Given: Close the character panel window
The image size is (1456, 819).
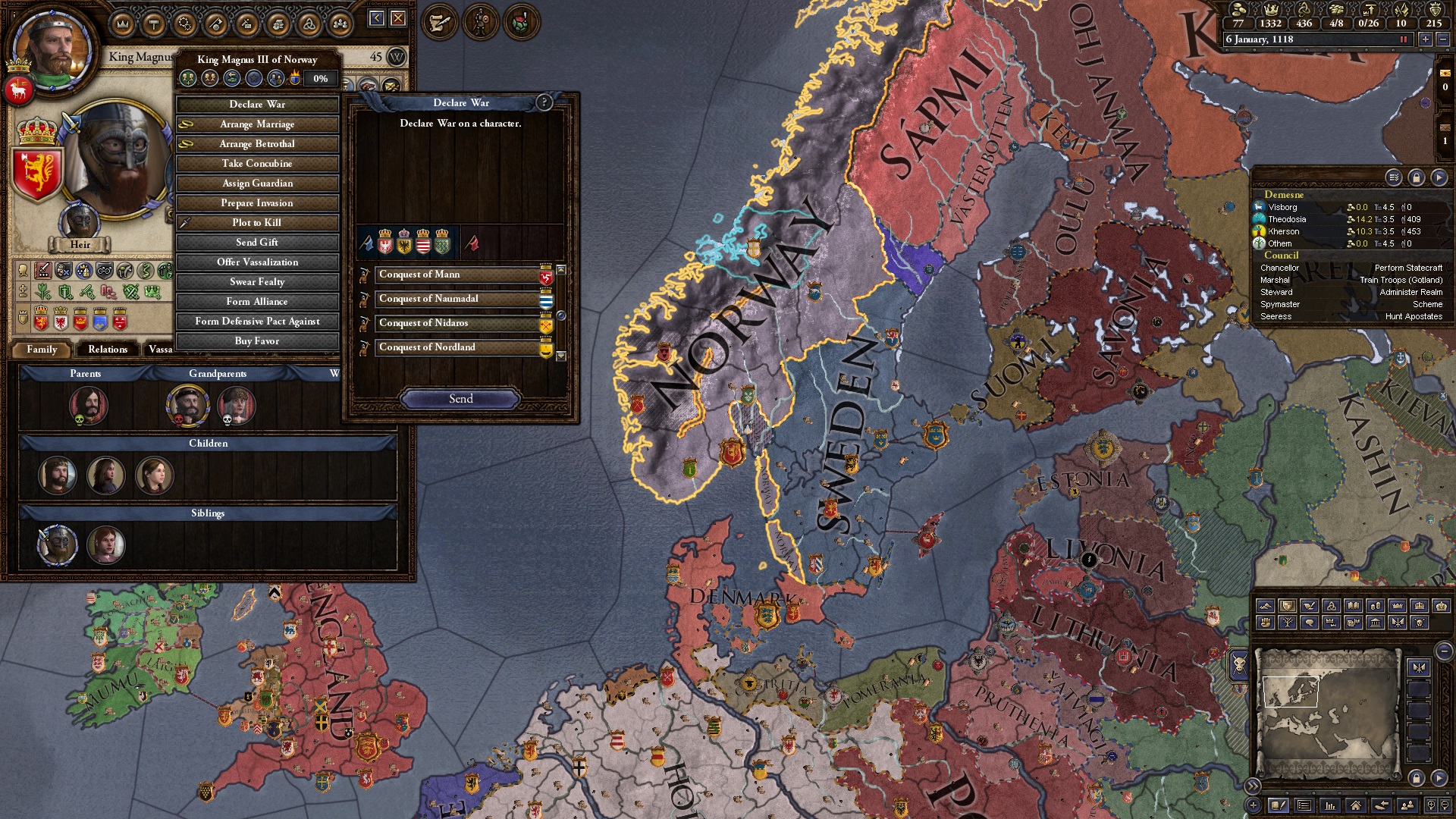Looking at the screenshot, I should 398,18.
